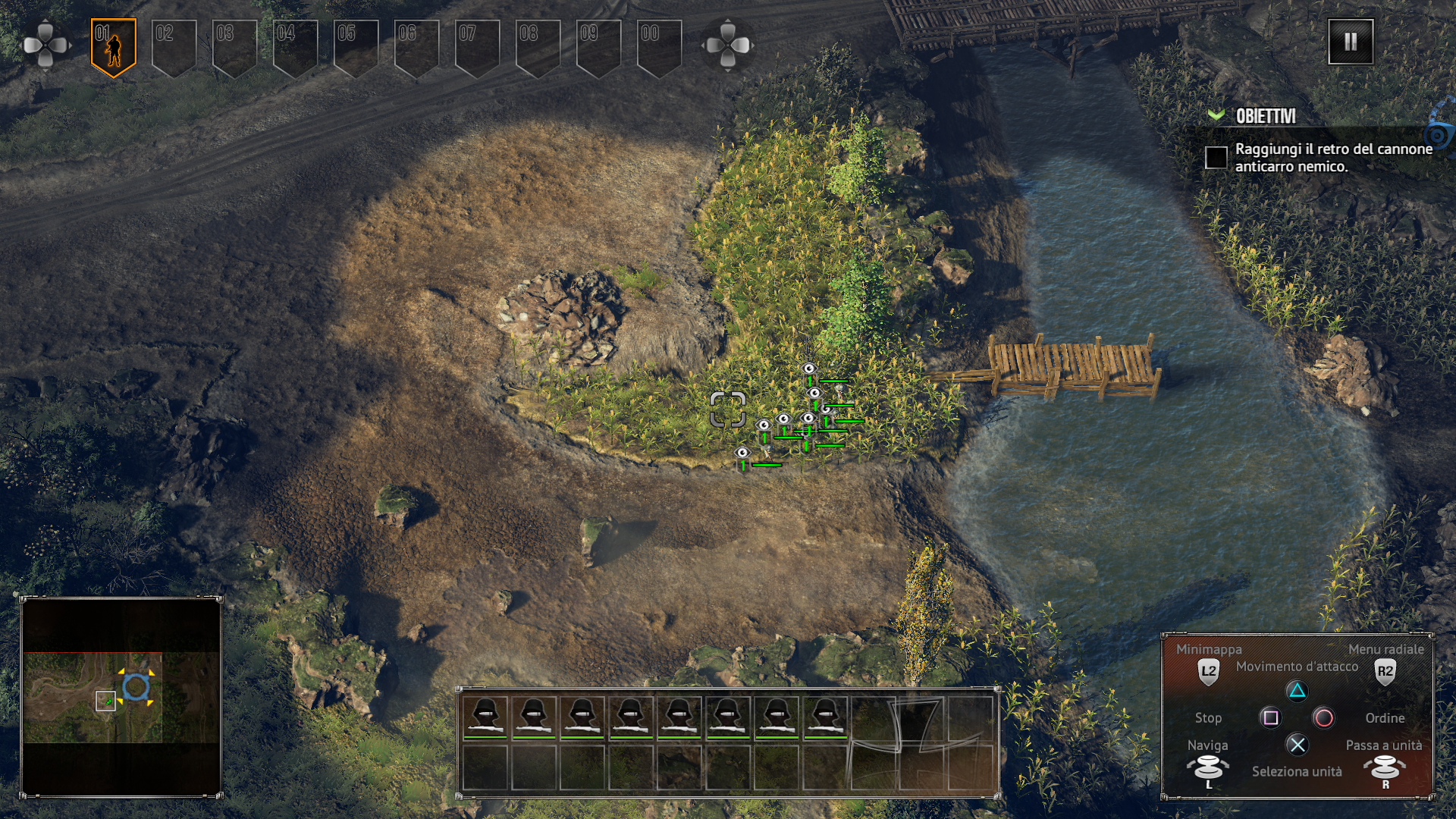
Task: Select control group 01 with soldier icon
Action: (114, 47)
